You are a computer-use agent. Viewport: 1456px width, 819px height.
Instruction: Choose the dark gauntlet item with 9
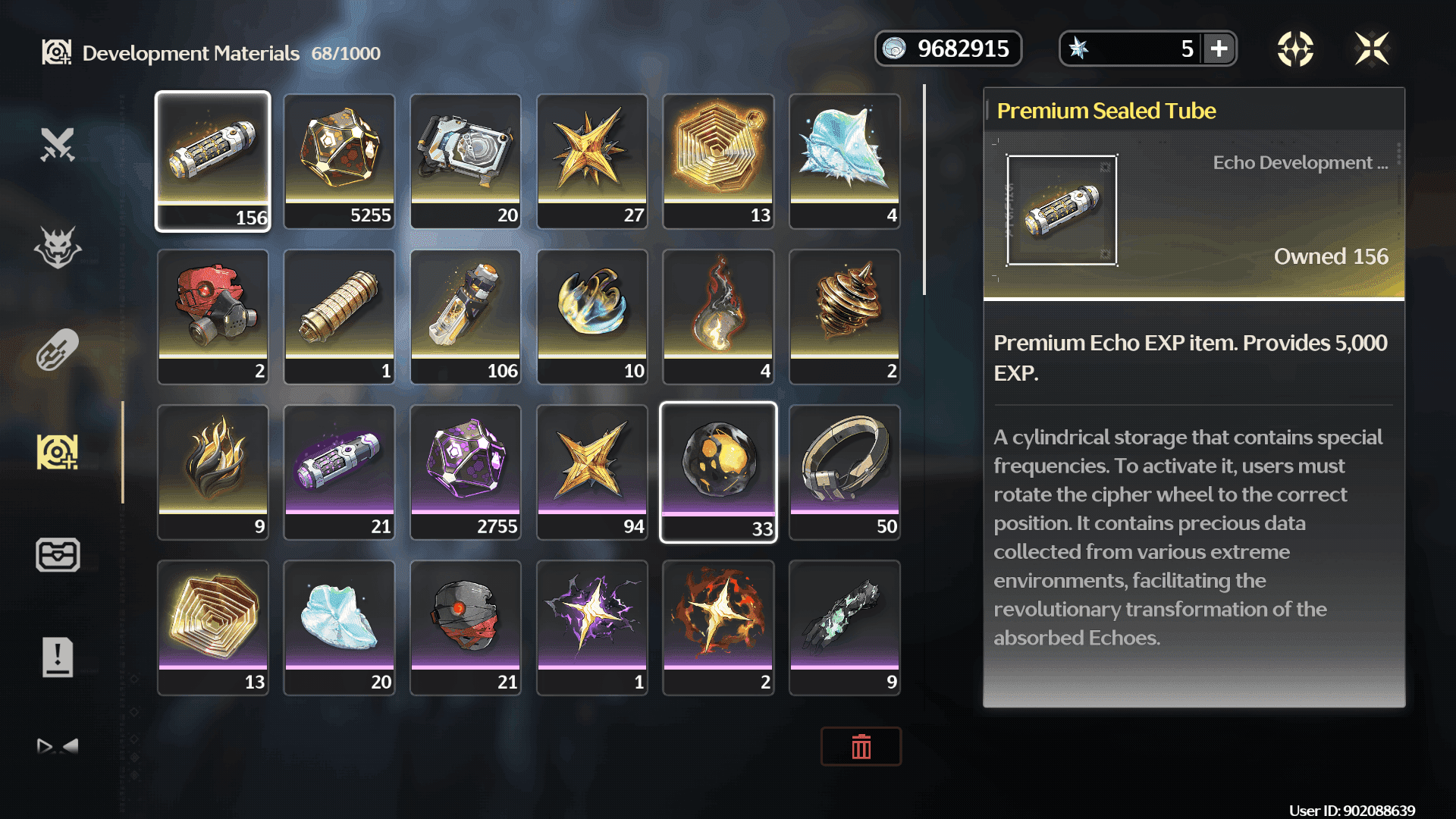[845, 627]
